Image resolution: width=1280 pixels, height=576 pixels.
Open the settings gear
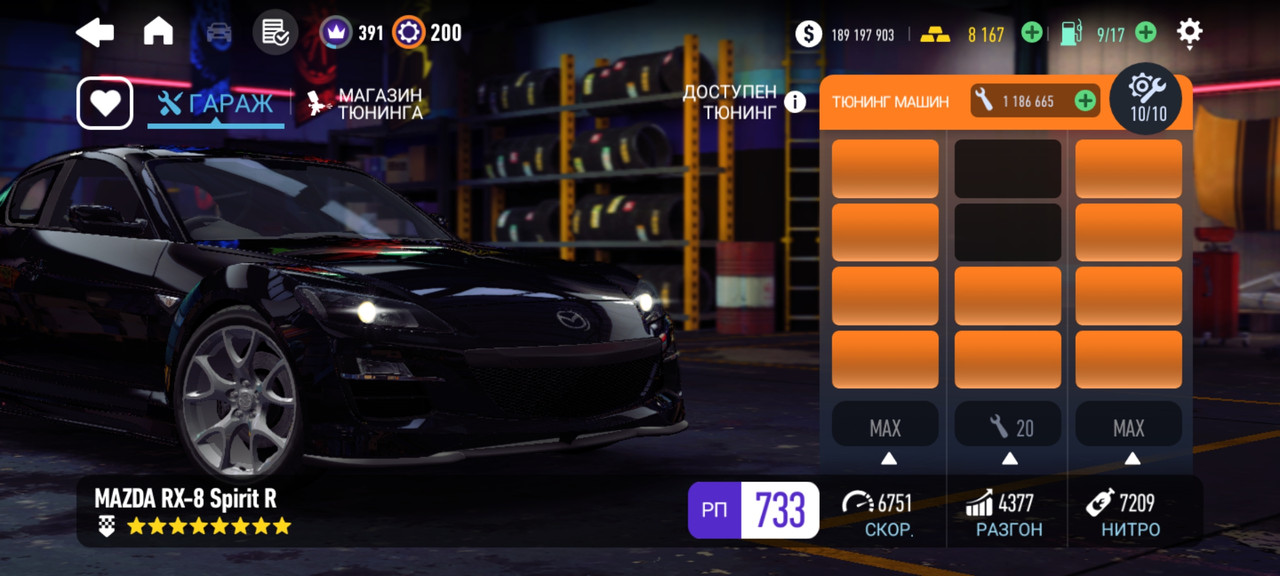coord(1189,33)
